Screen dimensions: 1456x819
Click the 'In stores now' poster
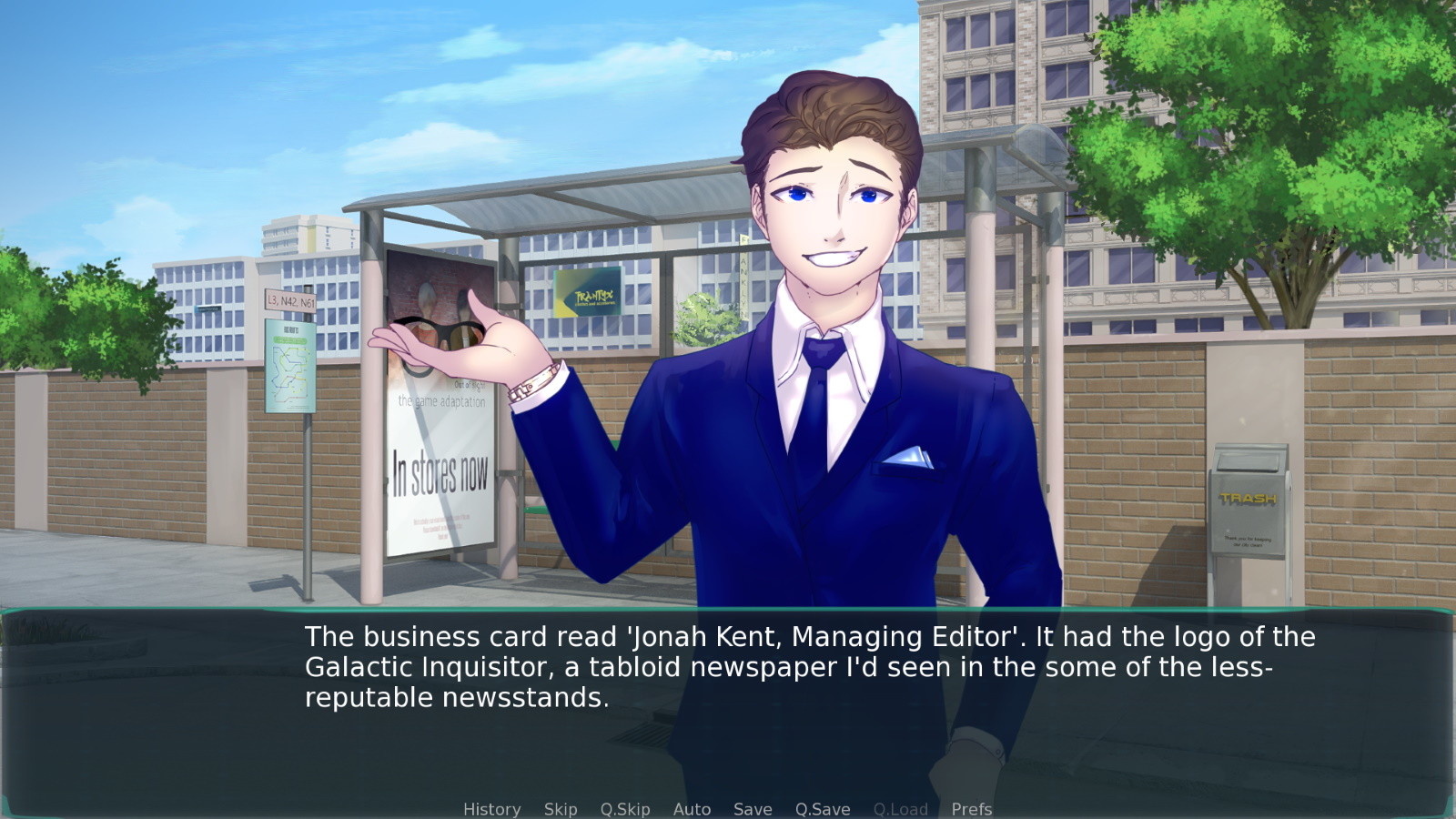(x=443, y=470)
